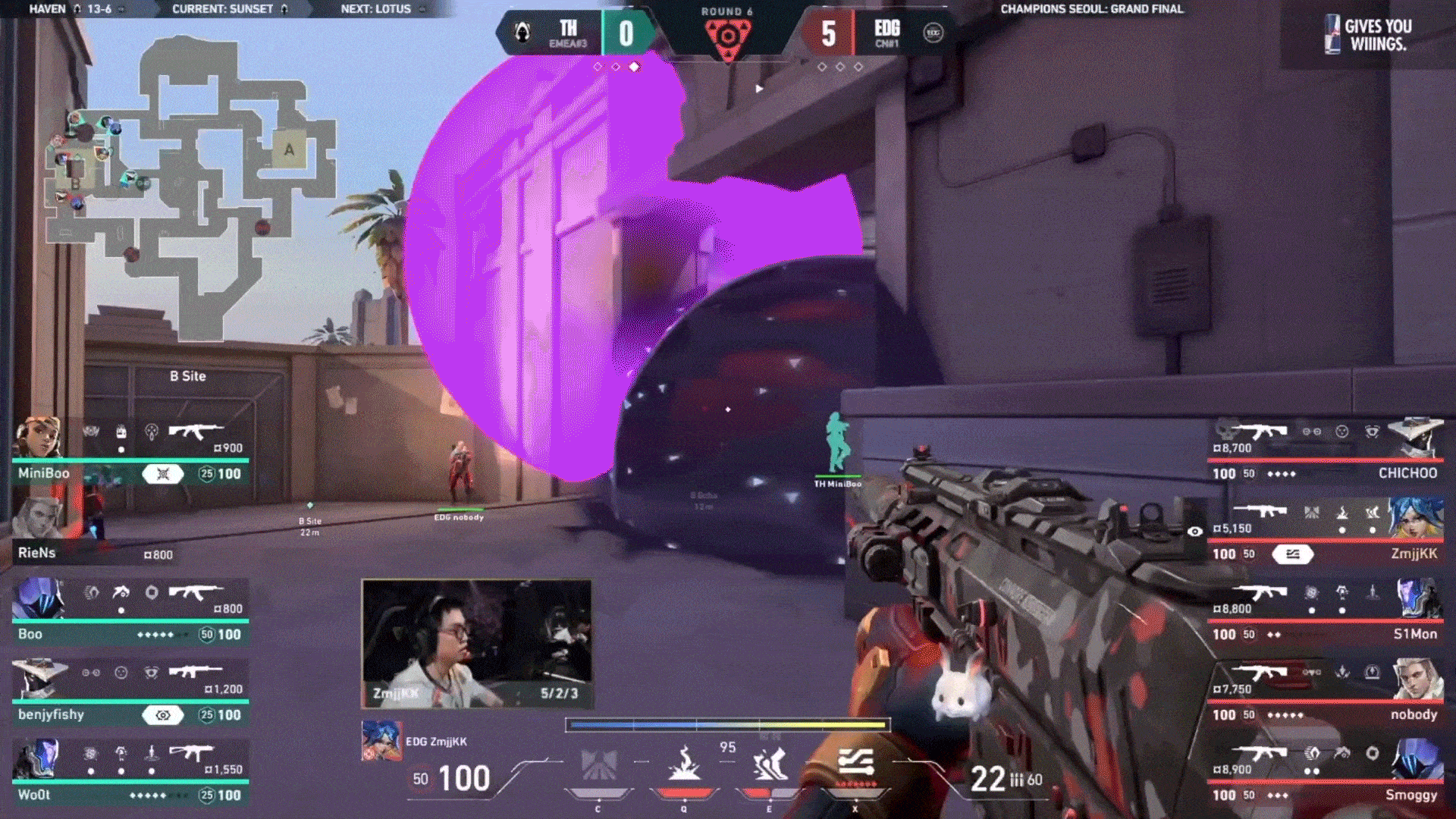Click the Team Heretics logo in scoreboard

(522, 33)
